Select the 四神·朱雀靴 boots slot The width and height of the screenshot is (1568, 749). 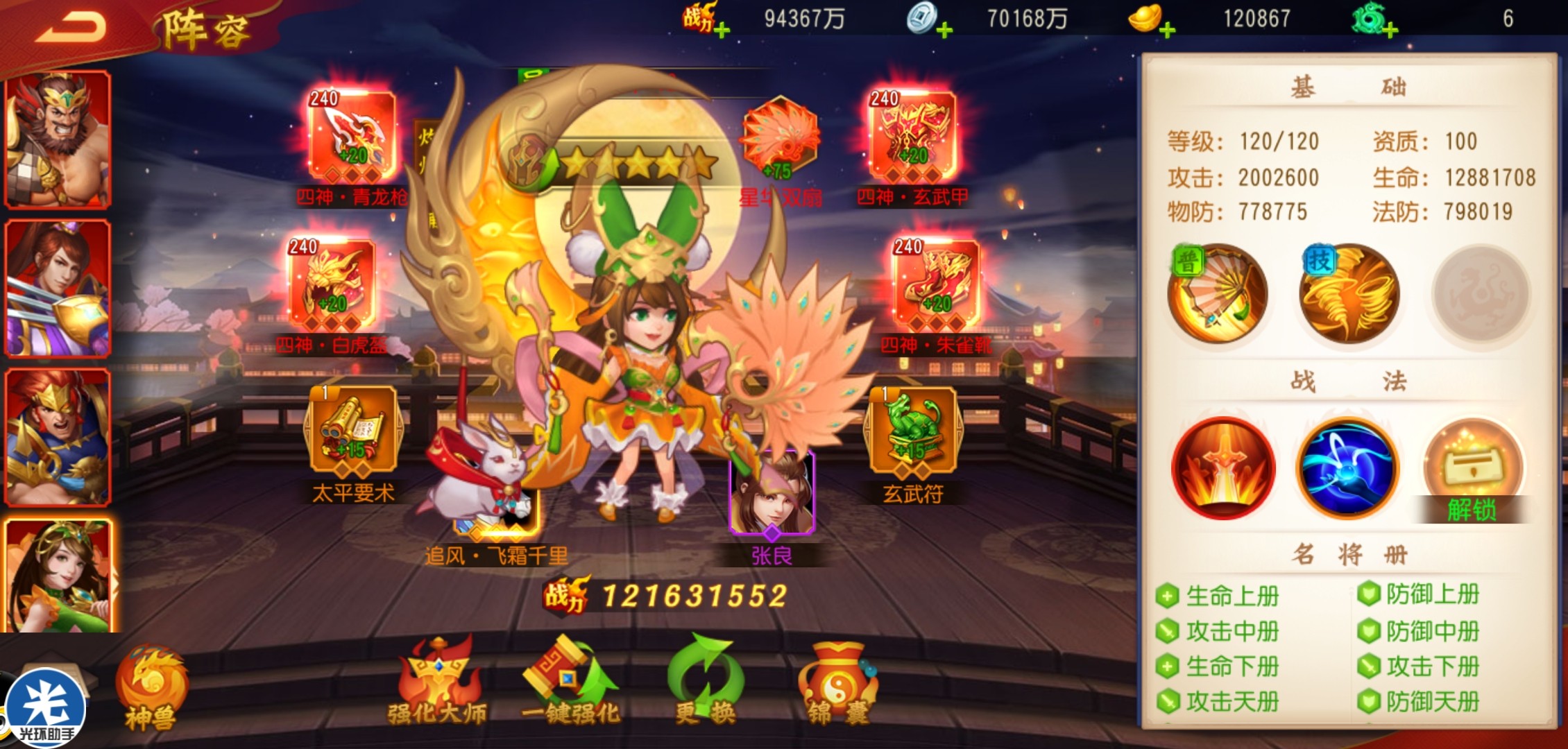click(x=935, y=284)
